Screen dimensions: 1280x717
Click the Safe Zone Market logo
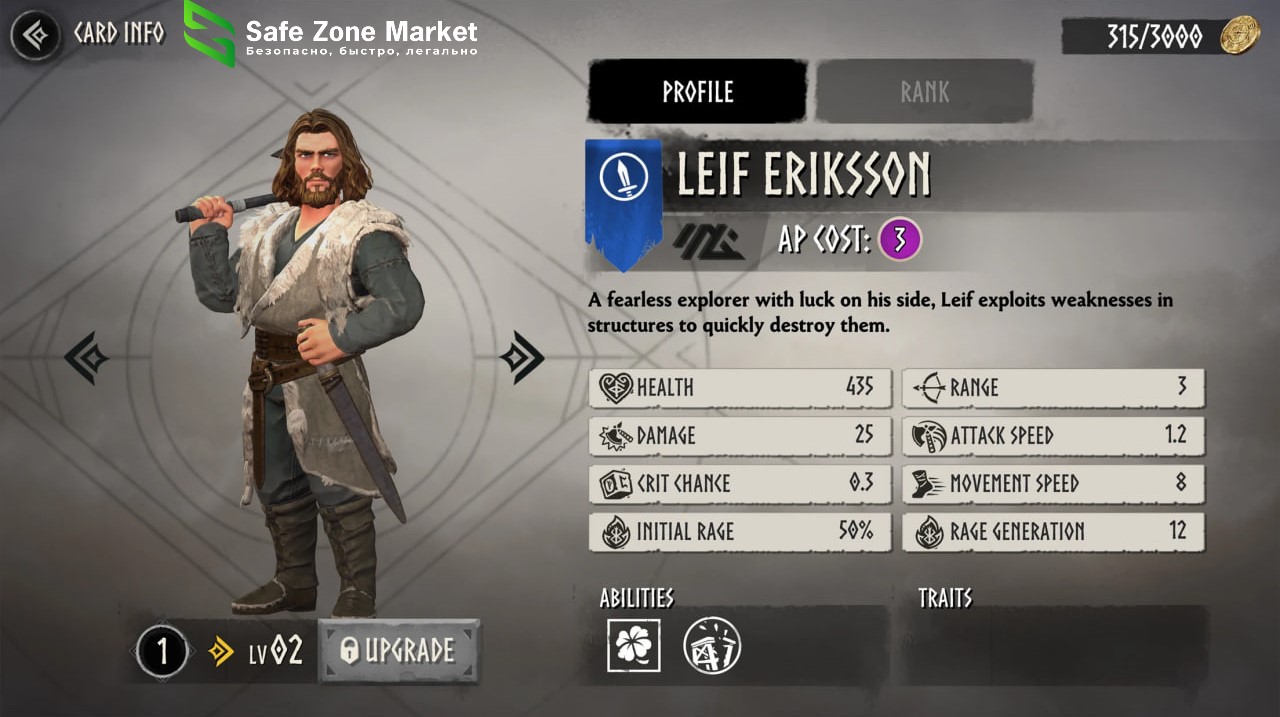click(x=210, y=33)
